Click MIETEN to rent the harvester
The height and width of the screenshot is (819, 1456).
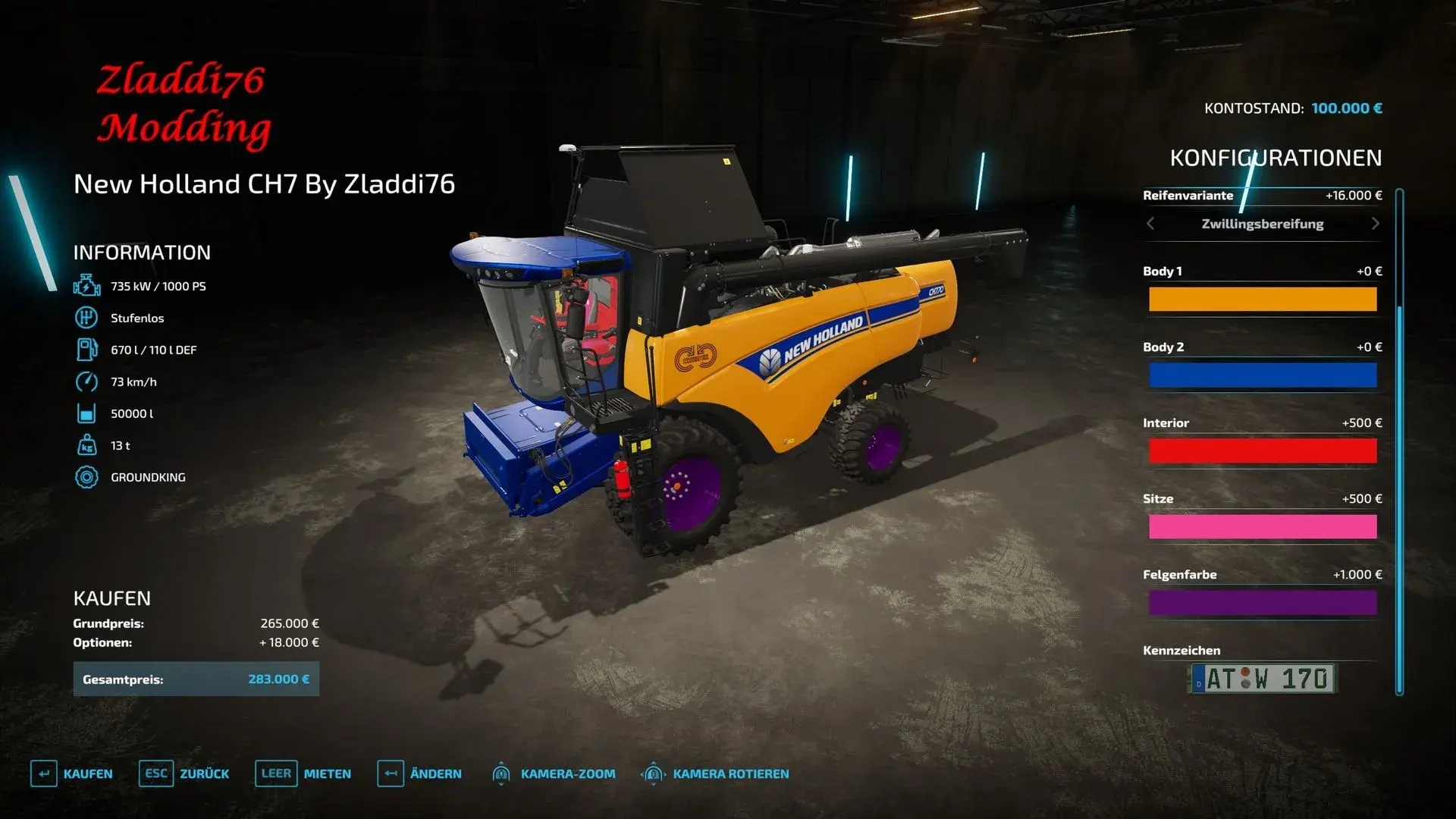pos(326,773)
